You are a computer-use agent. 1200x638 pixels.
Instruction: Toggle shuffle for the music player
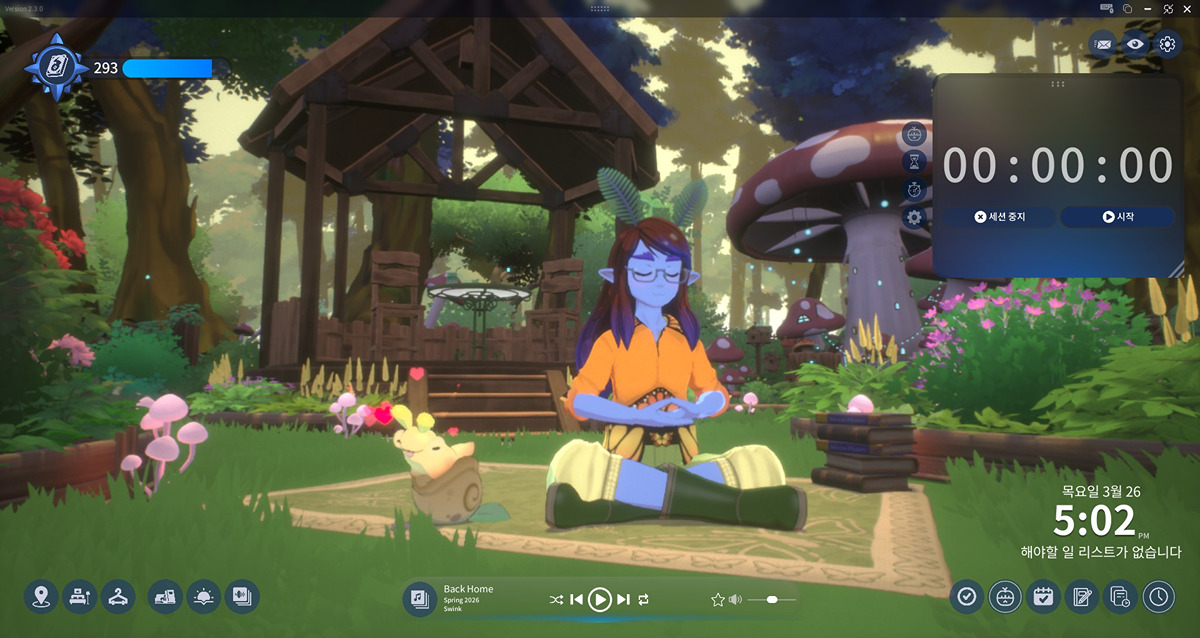tap(556, 599)
